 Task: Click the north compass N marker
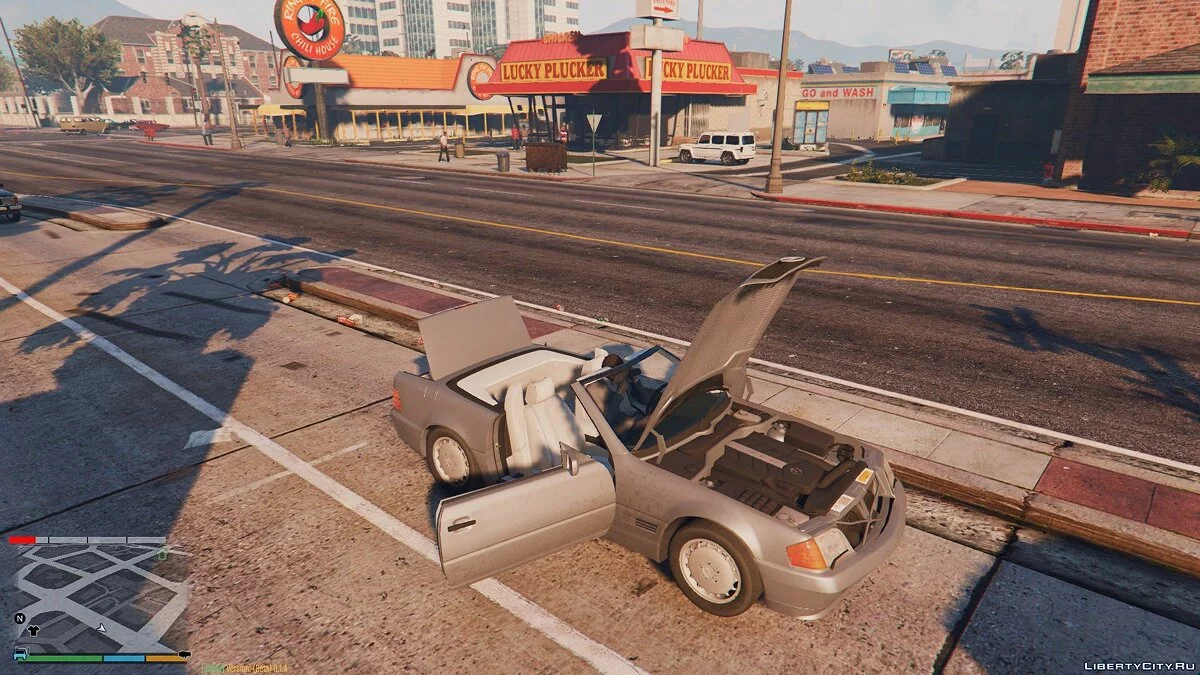(x=19, y=618)
